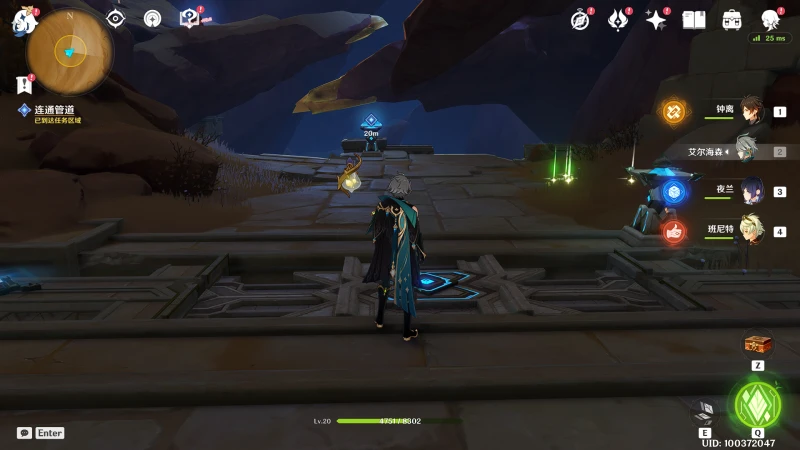Open the wish star icon
This screenshot has height=450, width=800.
pyautogui.click(x=656, y=20)
